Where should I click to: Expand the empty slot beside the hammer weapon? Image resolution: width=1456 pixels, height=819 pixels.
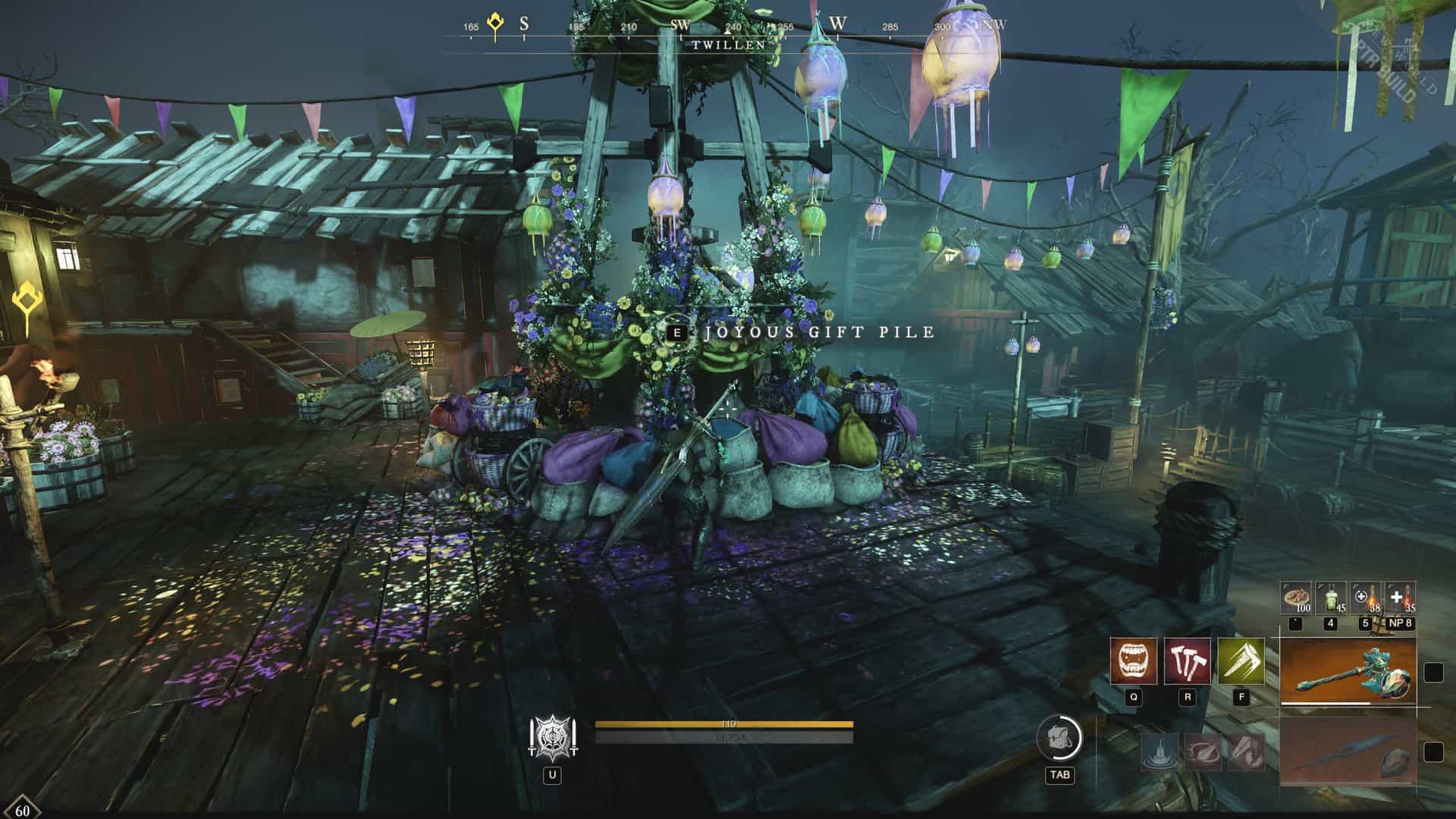pyautogui.click(x=1432, y=673)
